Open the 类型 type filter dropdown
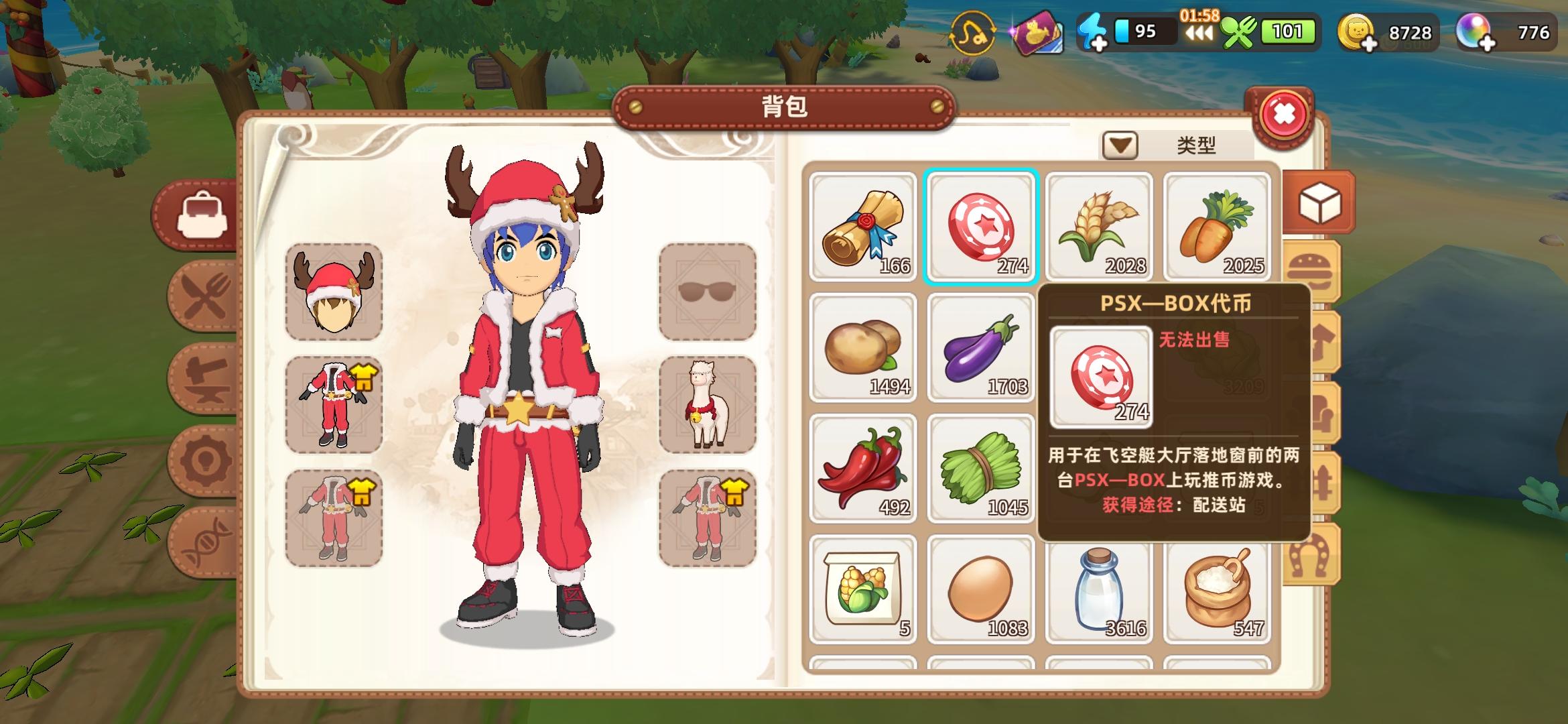This screenshot has height=724, width=1568. pos(1122,145)
